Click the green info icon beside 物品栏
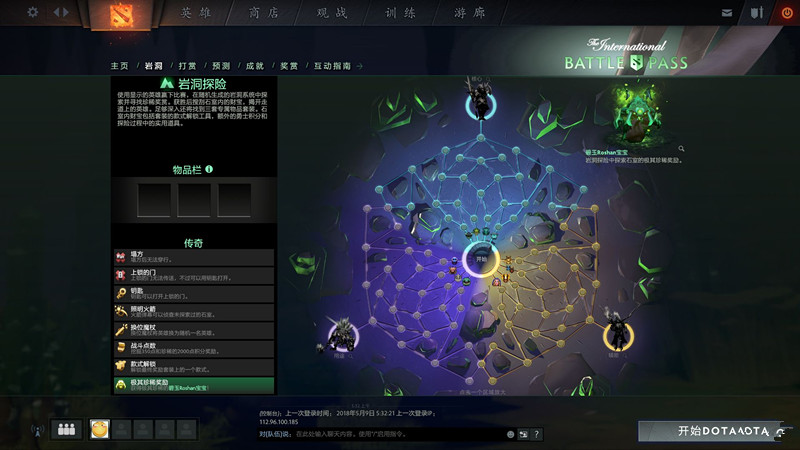The image size is (800, 450). tap(209, 169)
